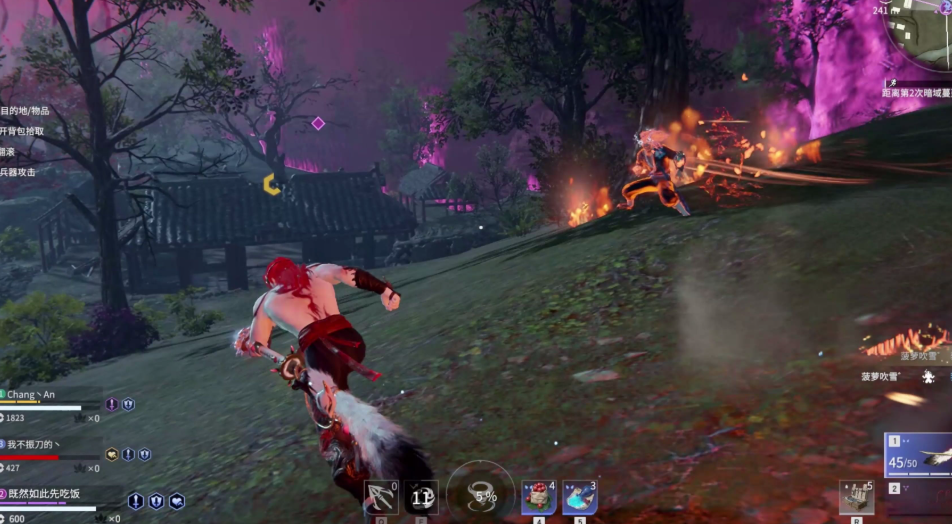Viewport: 952px width, 524px height.
Task: Select the repair kit item slot
Action: click(x=856, y=497)
